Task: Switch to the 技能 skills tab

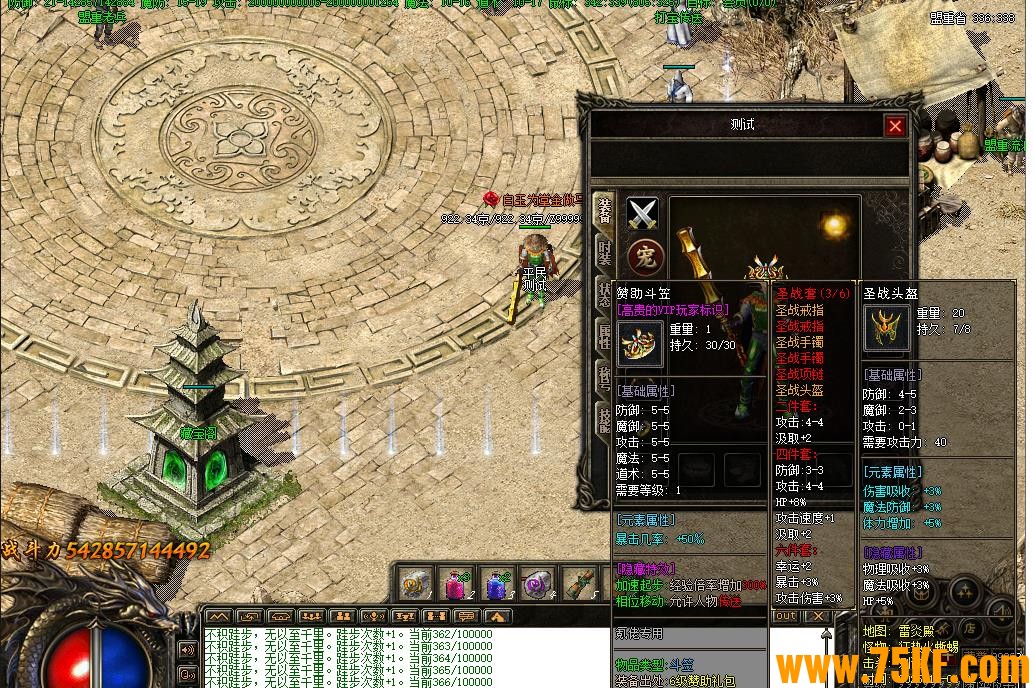Action: click(604, 419)
